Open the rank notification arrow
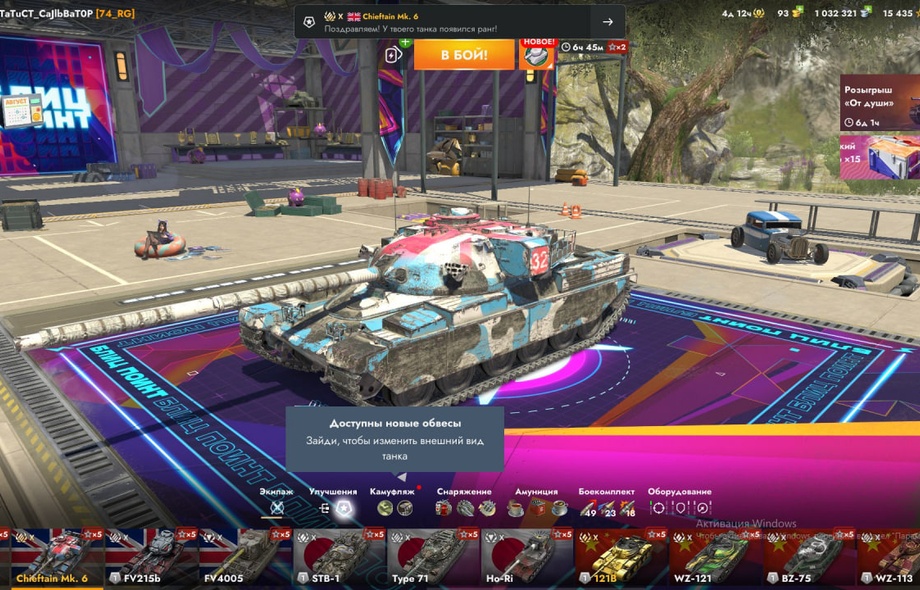 point(607,22)
